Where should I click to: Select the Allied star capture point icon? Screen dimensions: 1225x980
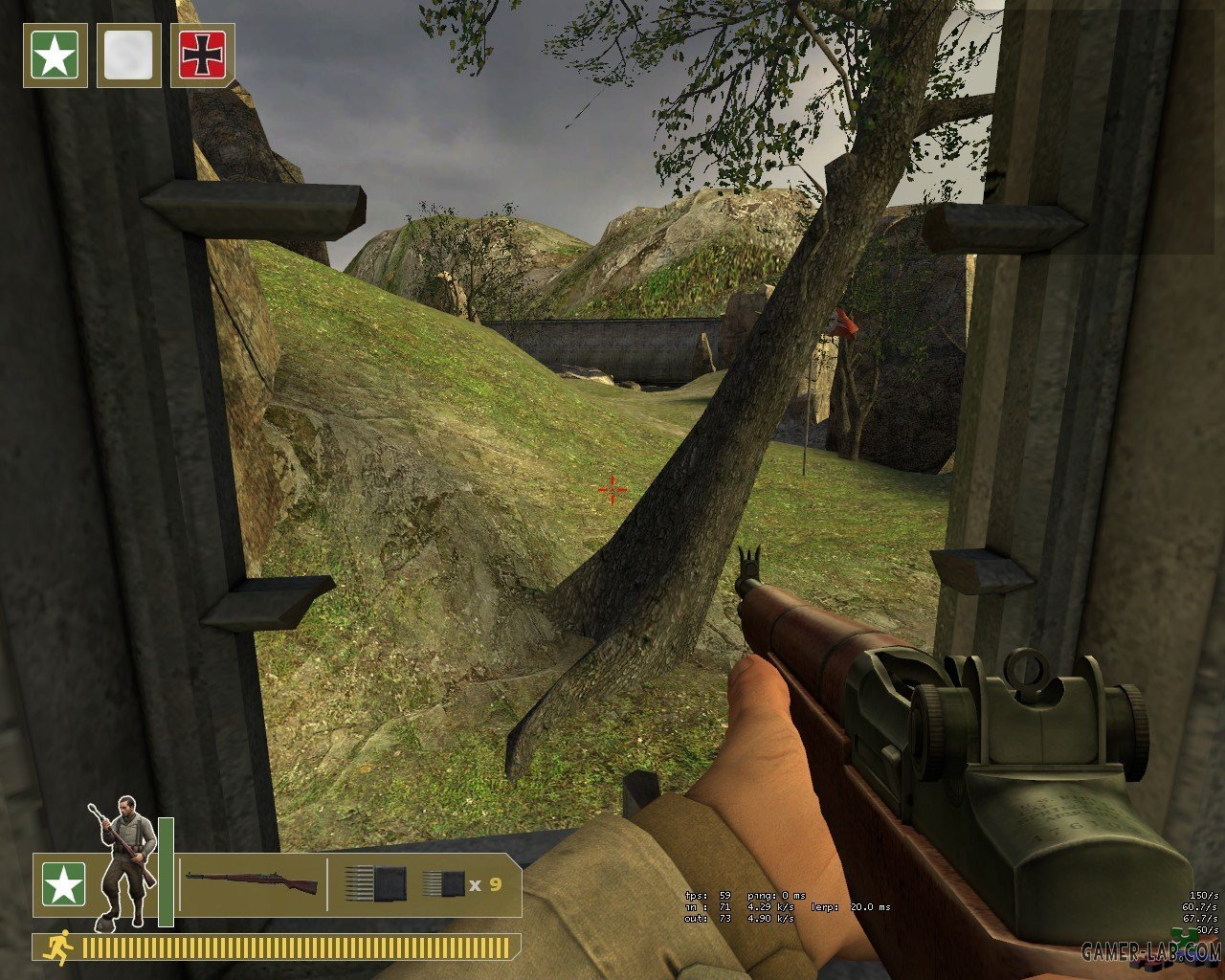56,56
